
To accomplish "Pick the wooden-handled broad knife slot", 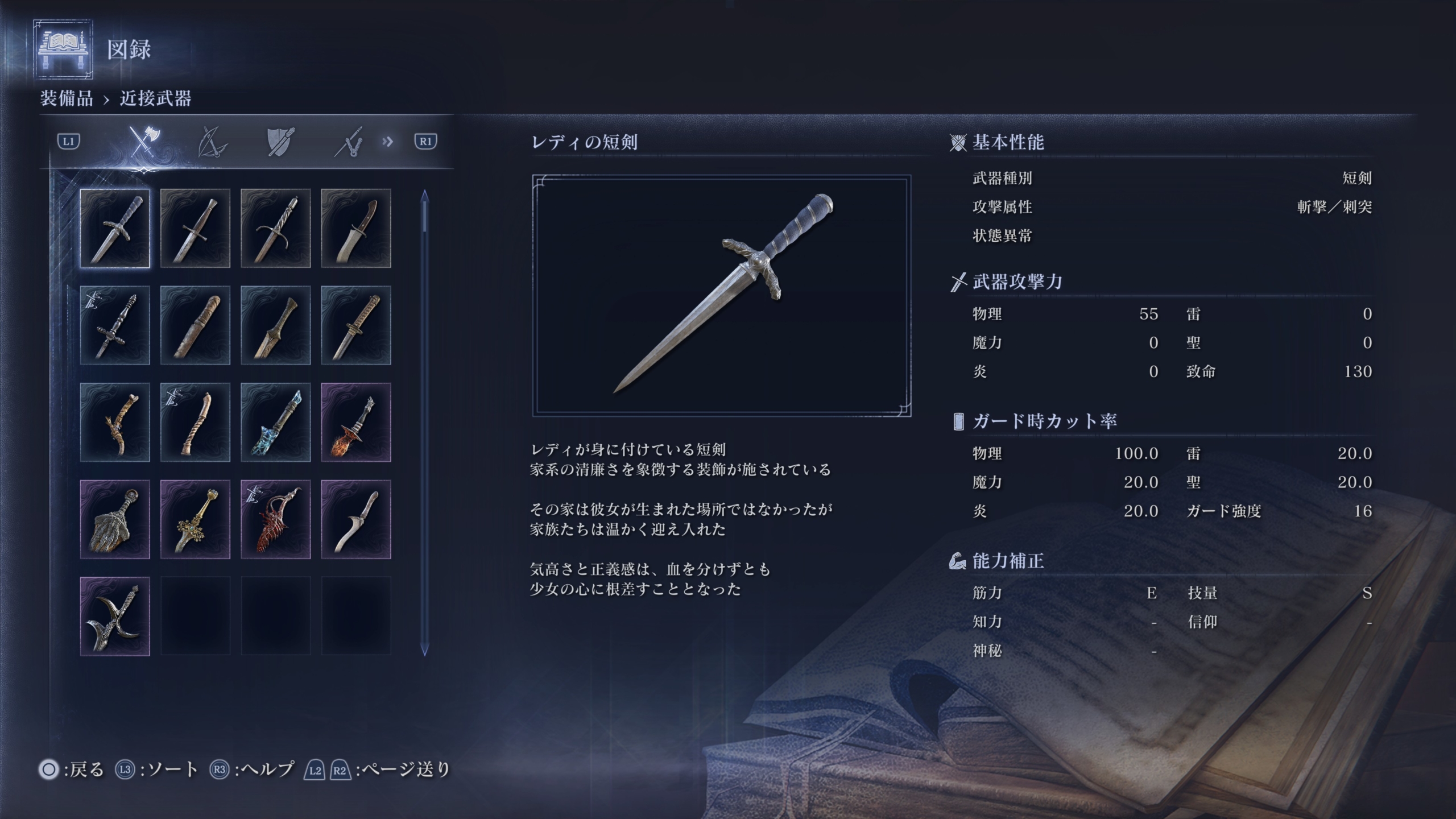I will tap(356, 229).
